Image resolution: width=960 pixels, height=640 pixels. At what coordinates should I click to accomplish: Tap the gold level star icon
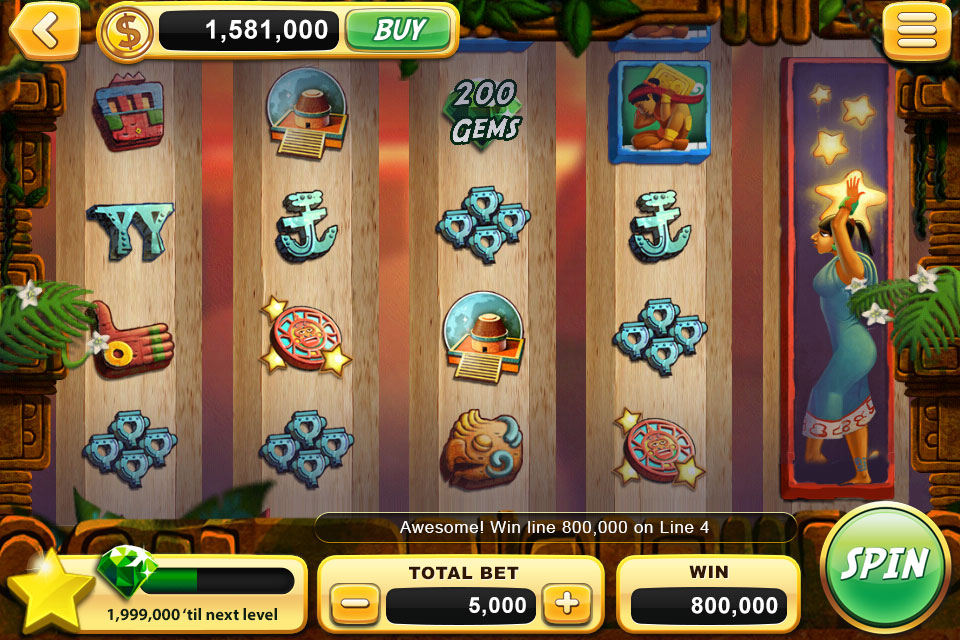[50, 590]
